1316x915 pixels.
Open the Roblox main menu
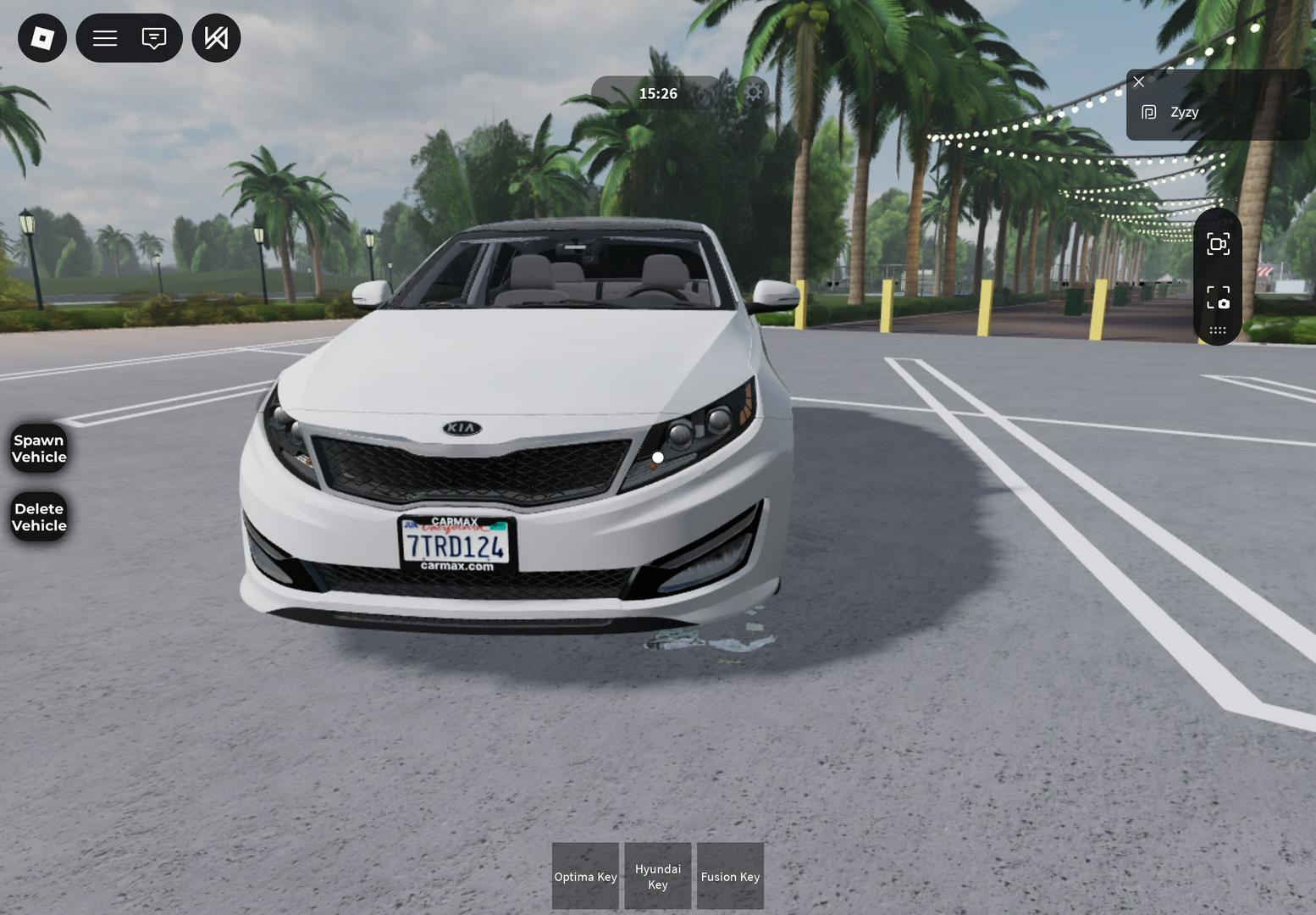coord(42,38)
